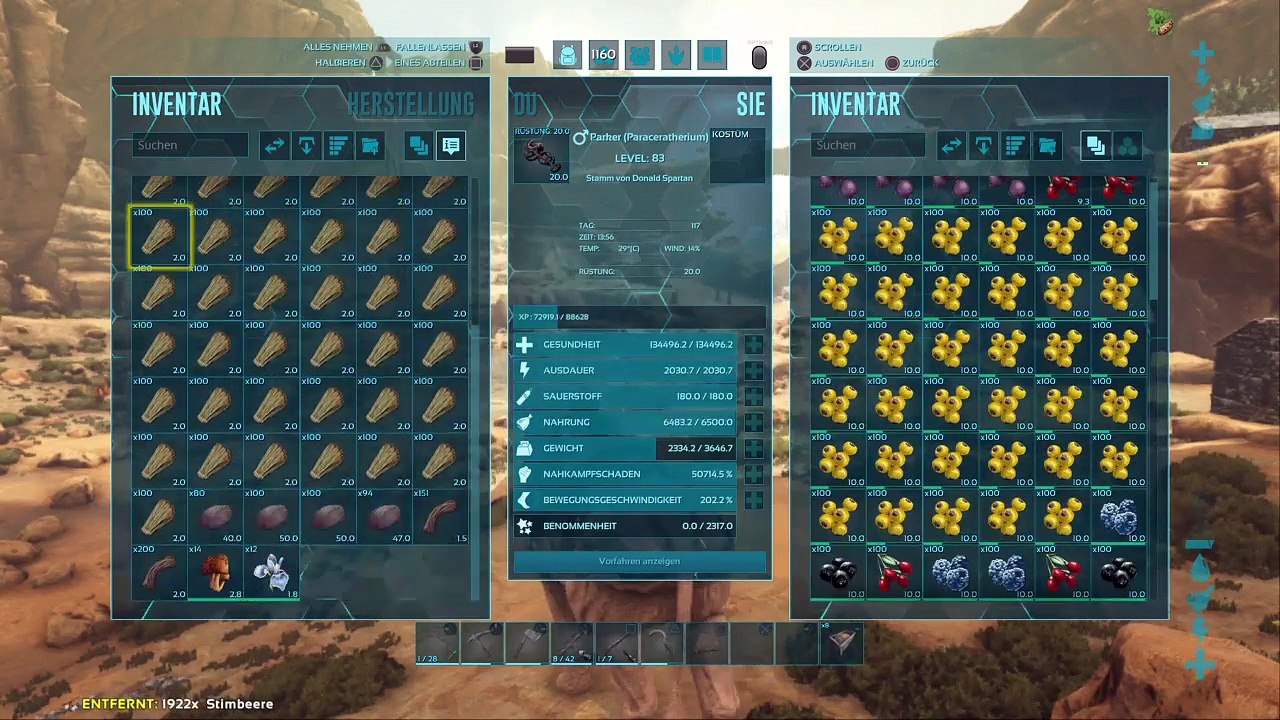1280x720 pixels.
Task: Click the saddle armor equipment slot
Action: point(541,158)
